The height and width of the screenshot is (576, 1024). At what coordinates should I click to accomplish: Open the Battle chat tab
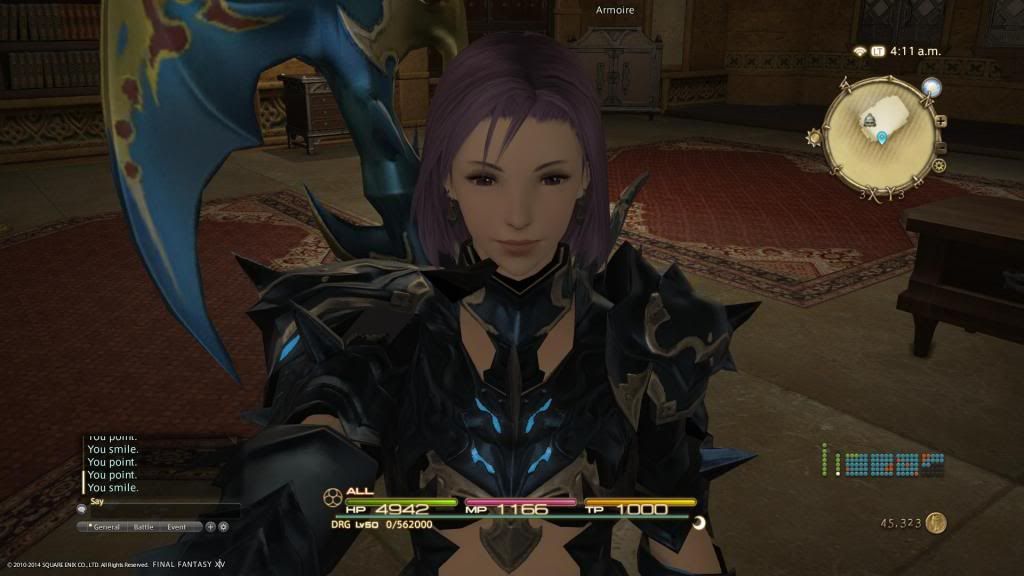tap(143, 527)
